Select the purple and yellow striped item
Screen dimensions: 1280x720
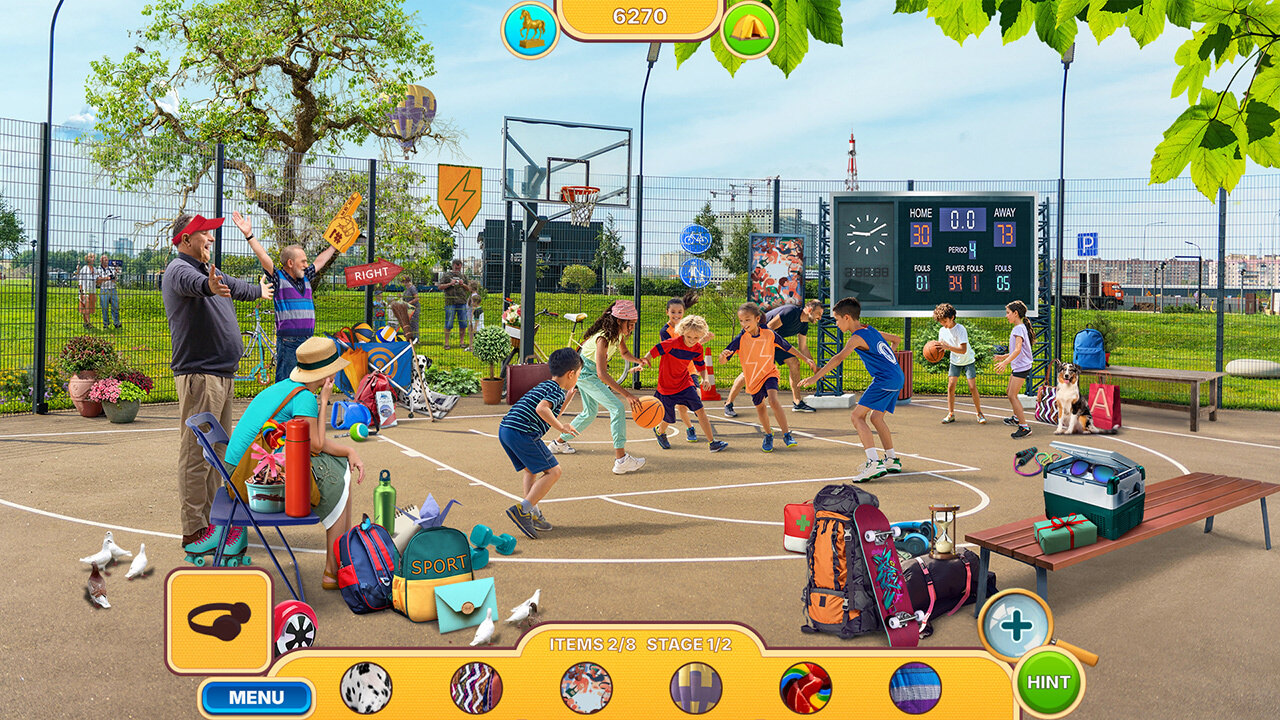pos(696,687)
